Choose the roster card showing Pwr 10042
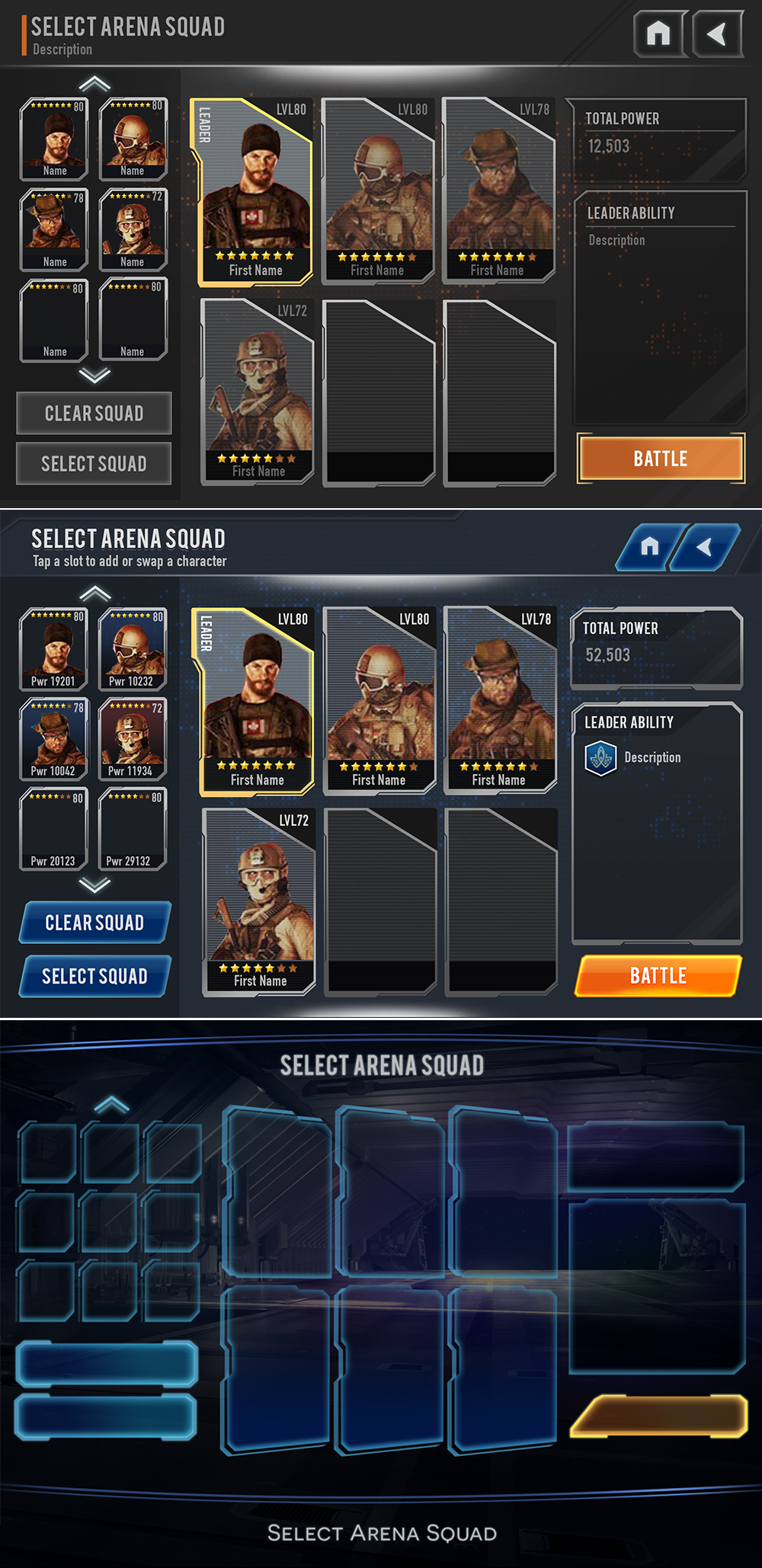 (x=54, y=739)
